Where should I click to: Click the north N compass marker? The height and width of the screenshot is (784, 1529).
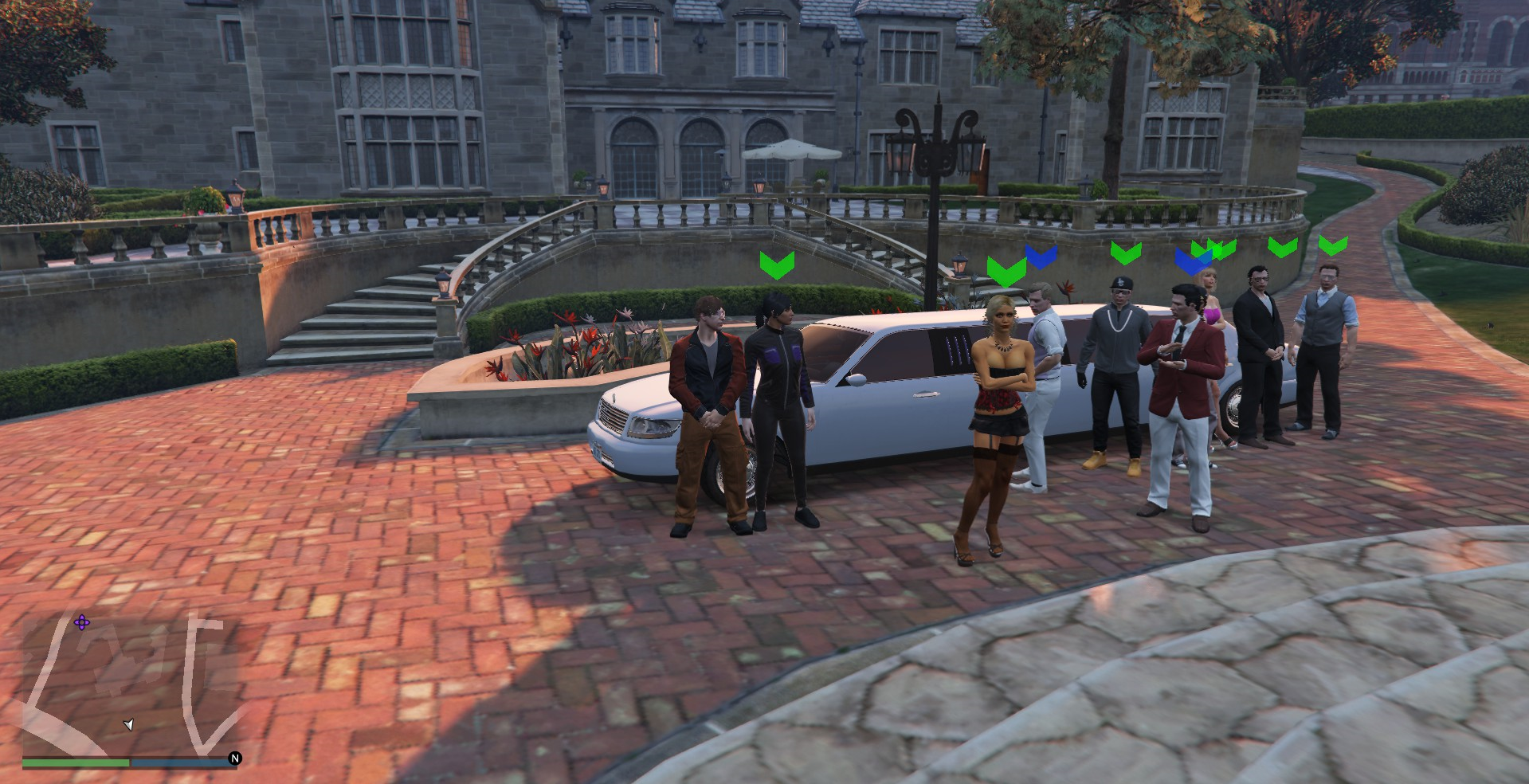pyautogui.click(x=235, y=758)
